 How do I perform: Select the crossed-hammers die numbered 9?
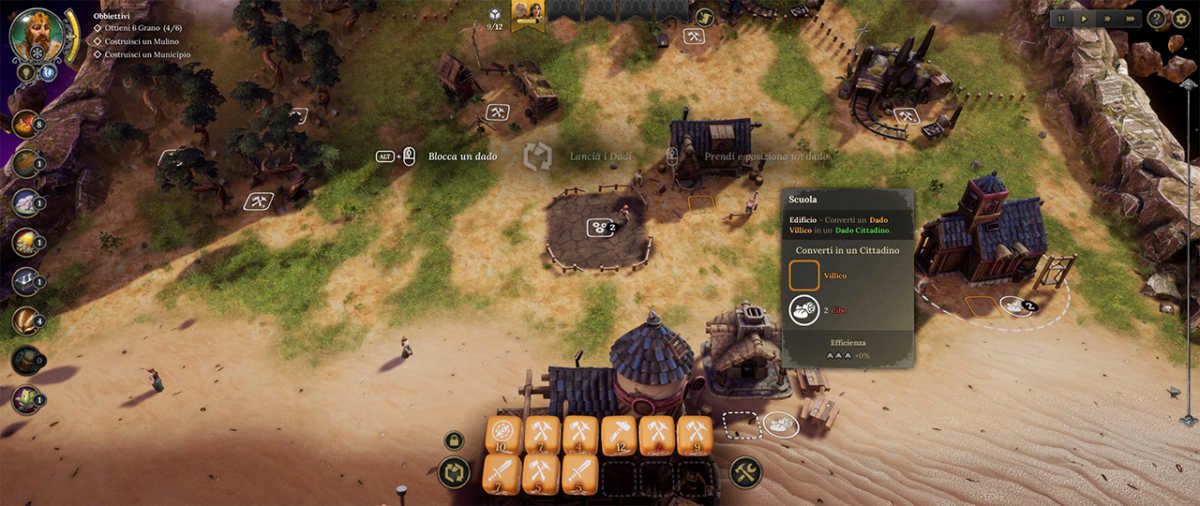[696, 435]
